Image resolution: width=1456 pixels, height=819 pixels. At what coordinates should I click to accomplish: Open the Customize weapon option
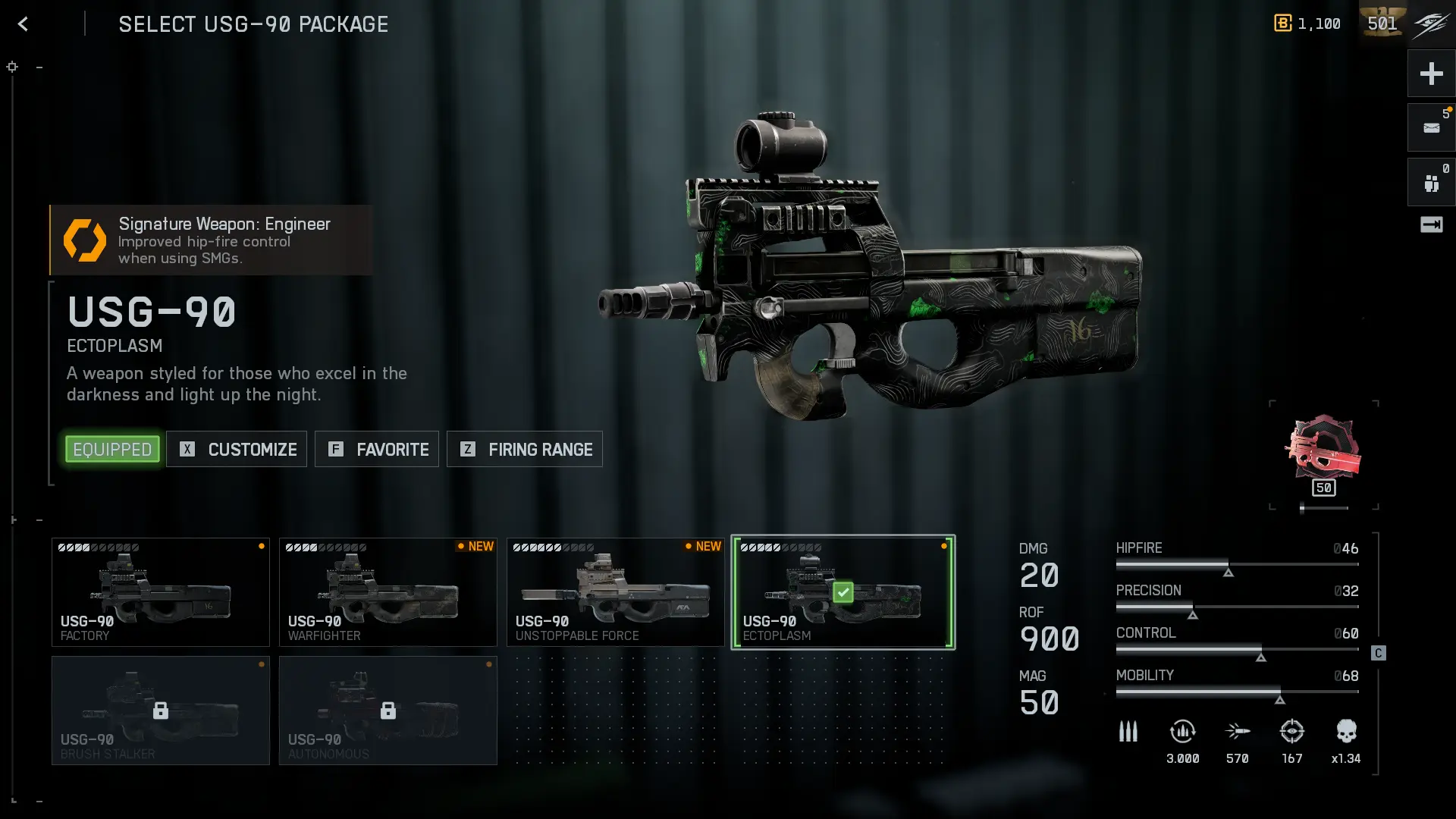pos(237,450)
